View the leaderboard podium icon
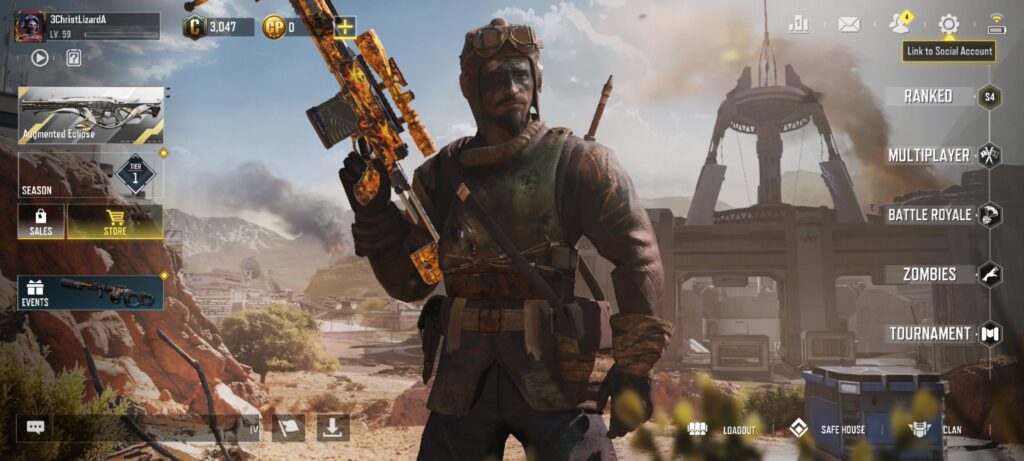Screen dimensions: 1024x461 pyautogui.click(x=798, y=24)
